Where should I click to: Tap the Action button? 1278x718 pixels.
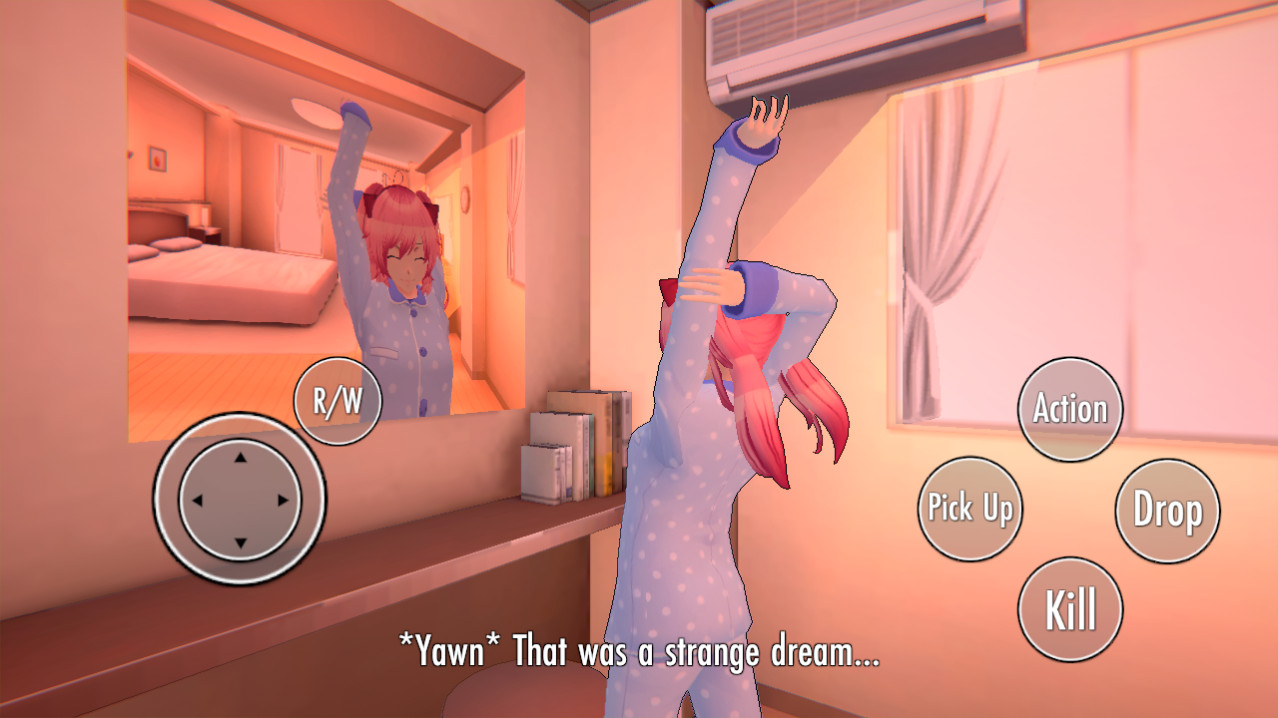pyautogui.click(x=1070, y=409)
